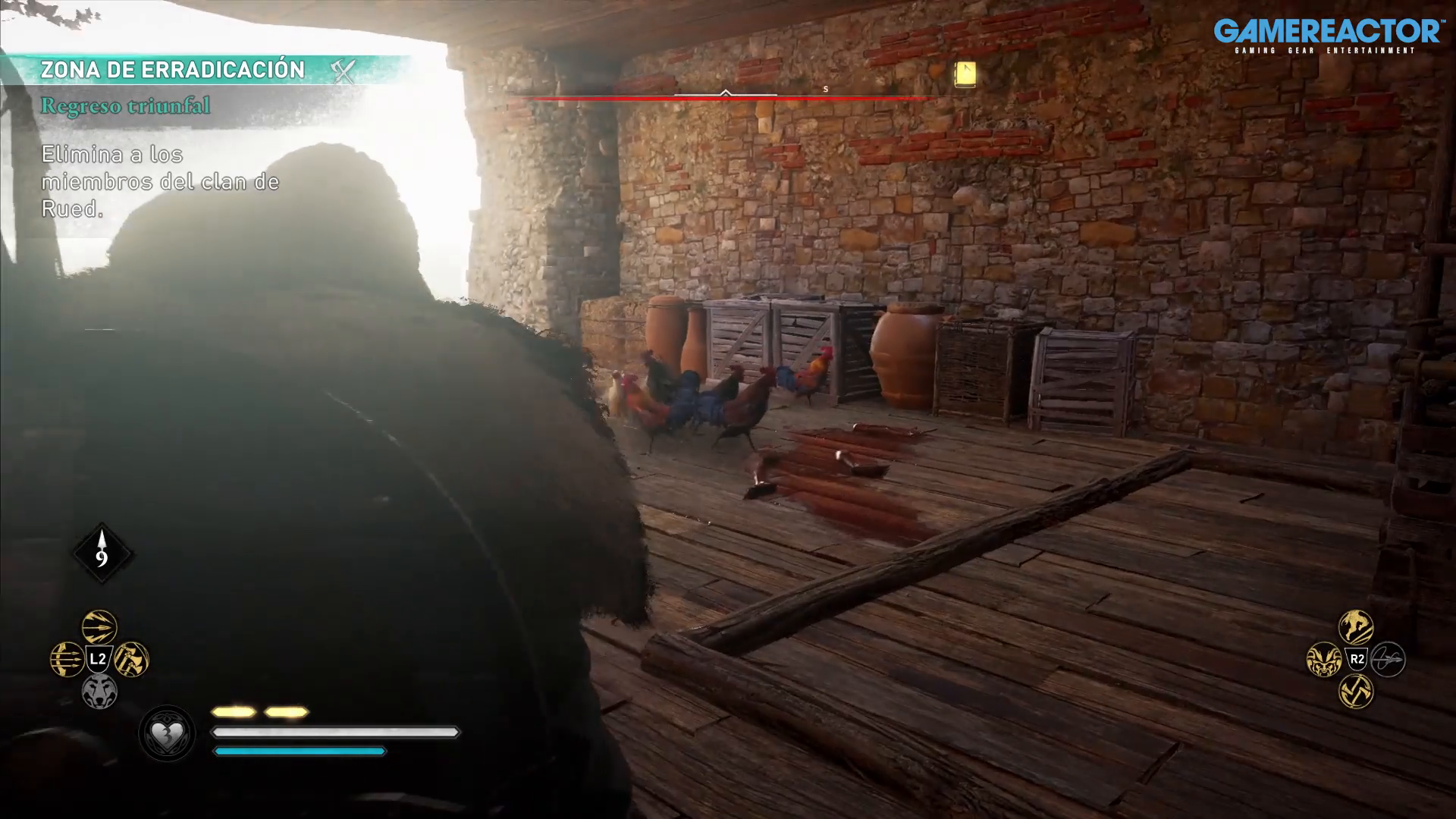Expand the ZONA DE ERRADICACIÓN quest panel

pos(173,69)
